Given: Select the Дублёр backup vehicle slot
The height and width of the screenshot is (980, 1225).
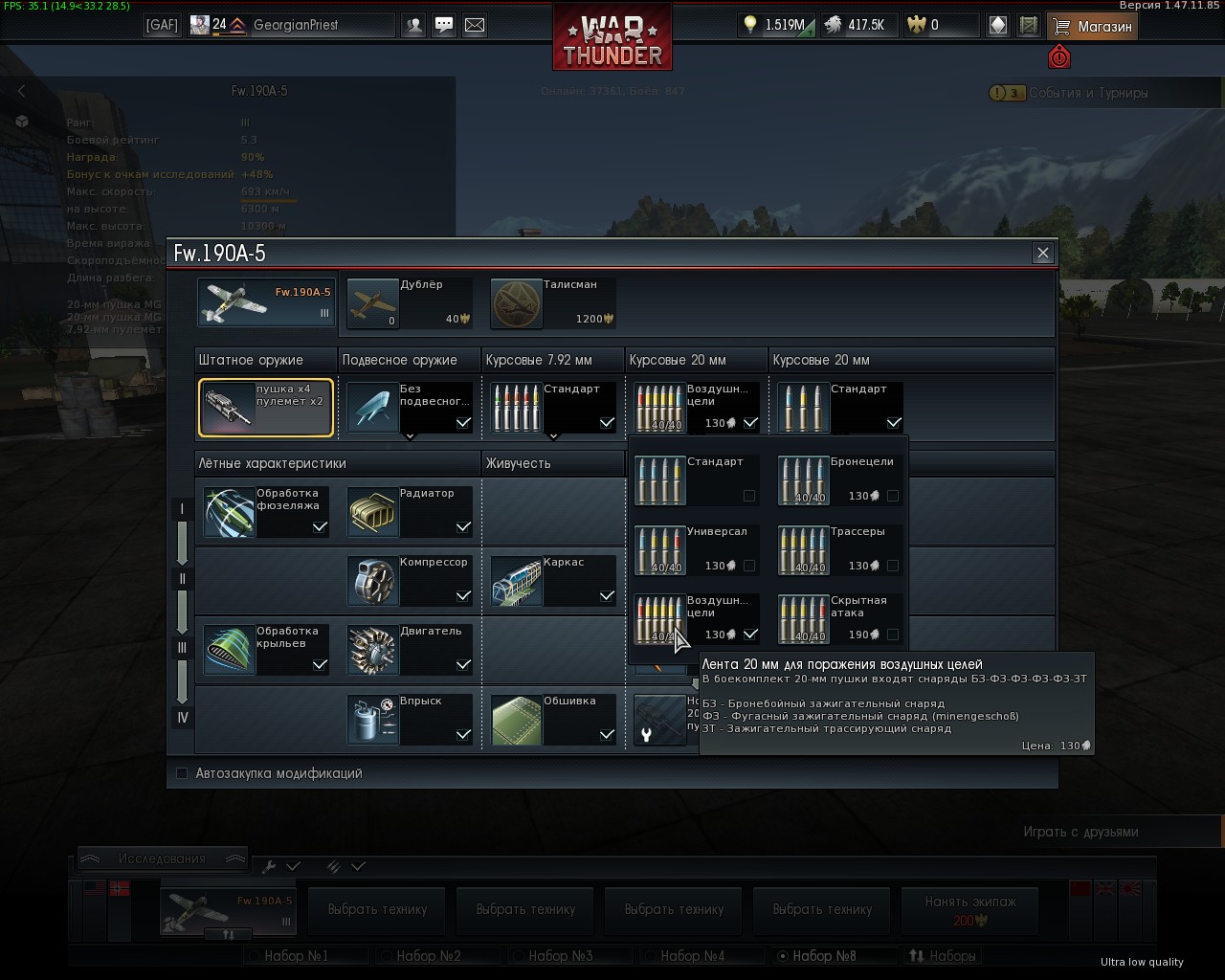Looking at the screenshot, I should click(x=409, y=302).
